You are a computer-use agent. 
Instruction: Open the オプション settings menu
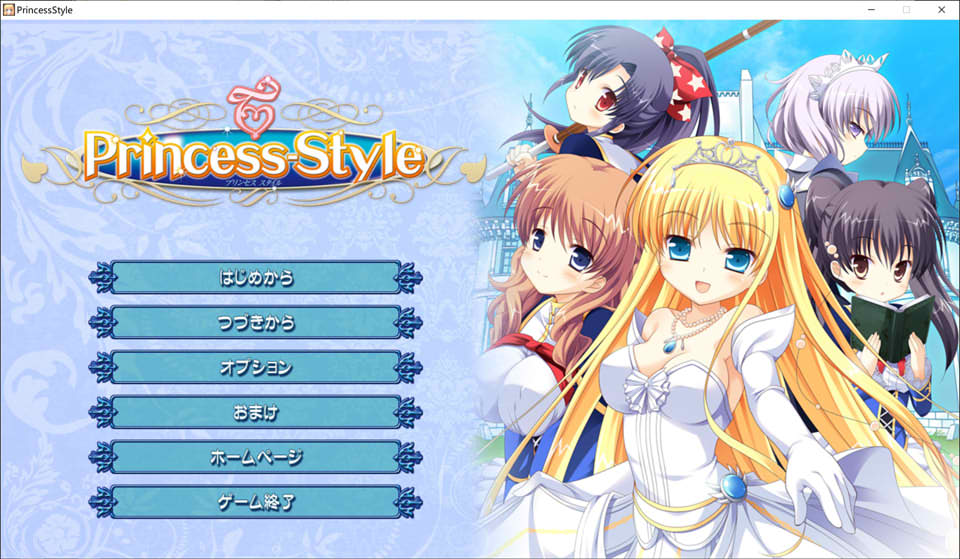(x=256, y=367)
